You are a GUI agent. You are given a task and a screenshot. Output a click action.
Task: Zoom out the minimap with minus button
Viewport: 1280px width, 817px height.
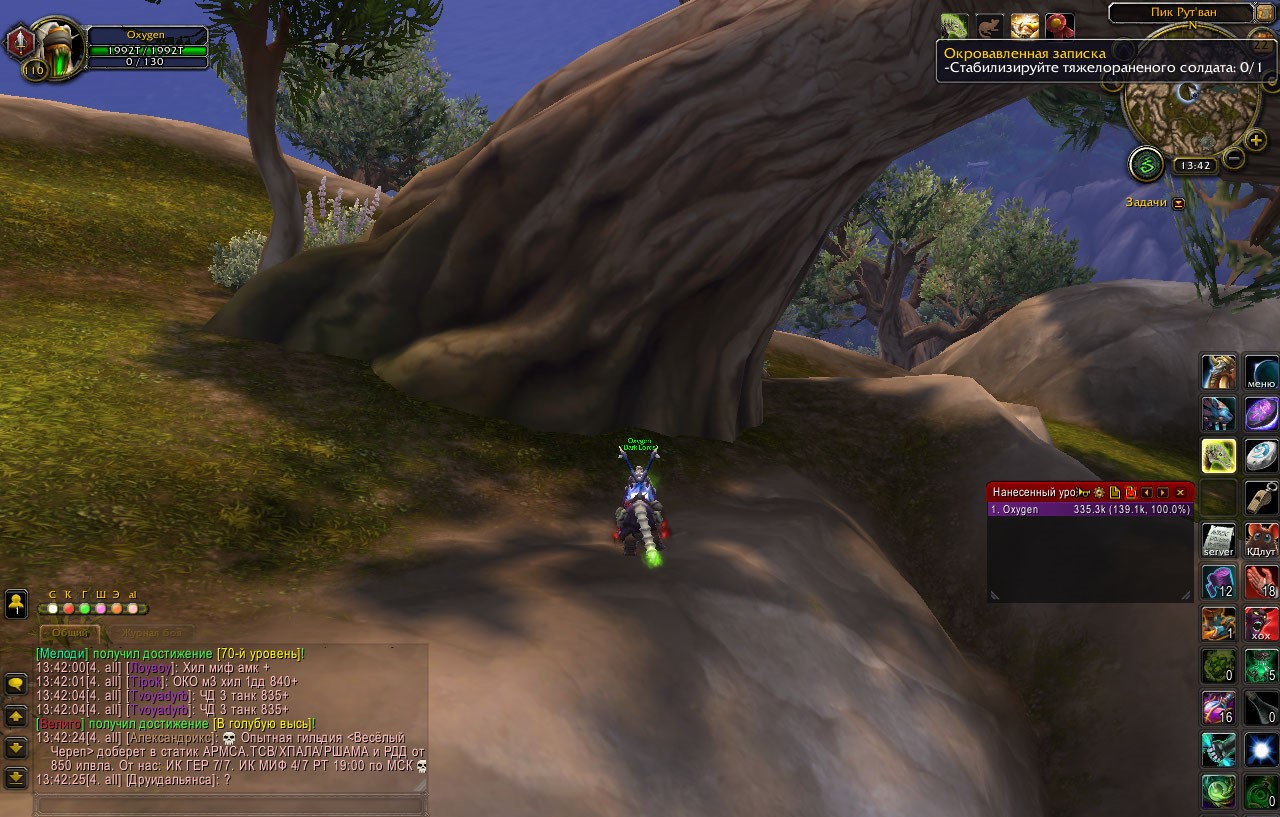1234,158
